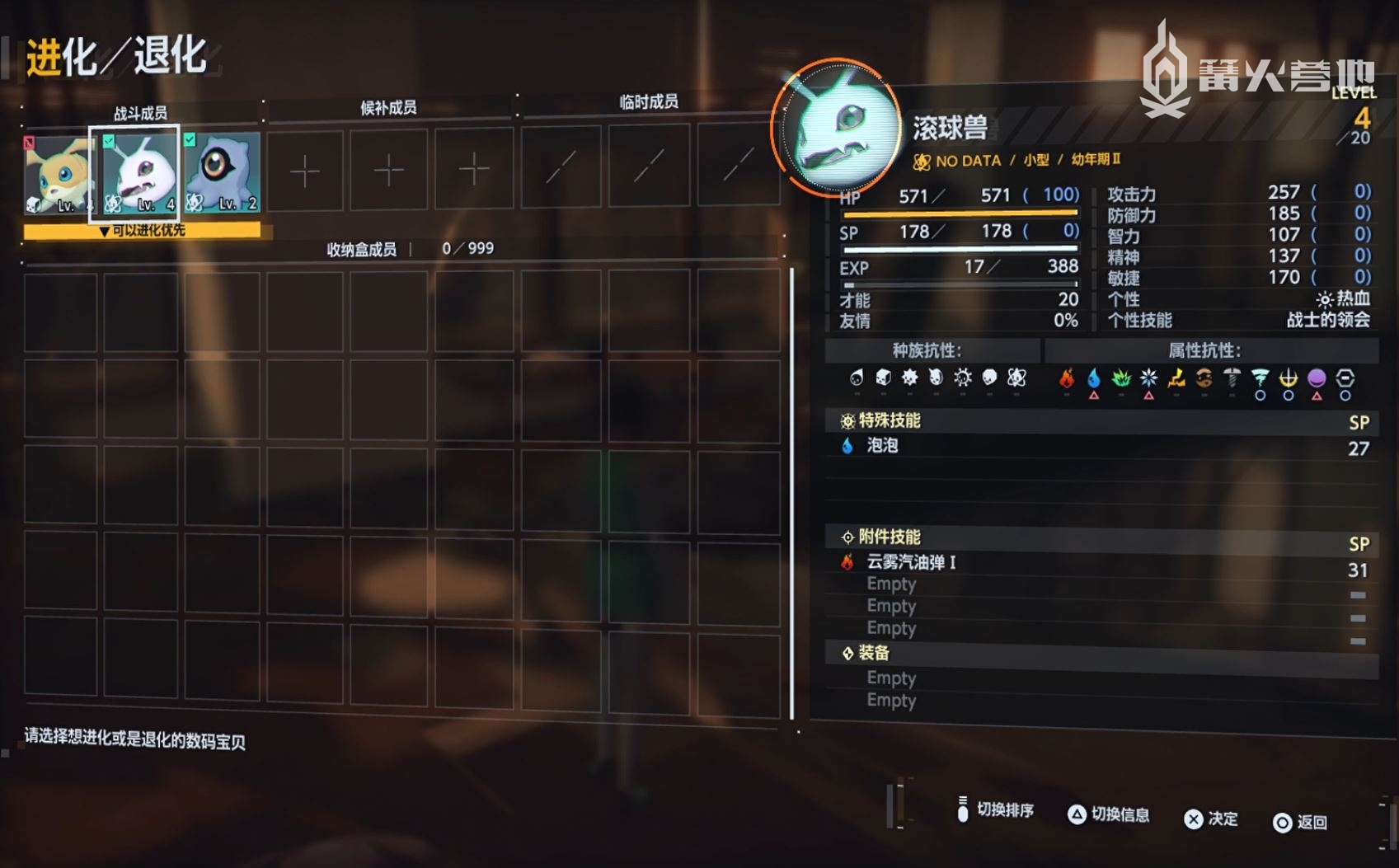1399x868 pixels.
Task: Click the 切换信息 switch info option
Action: click(x=1109, y=815)
